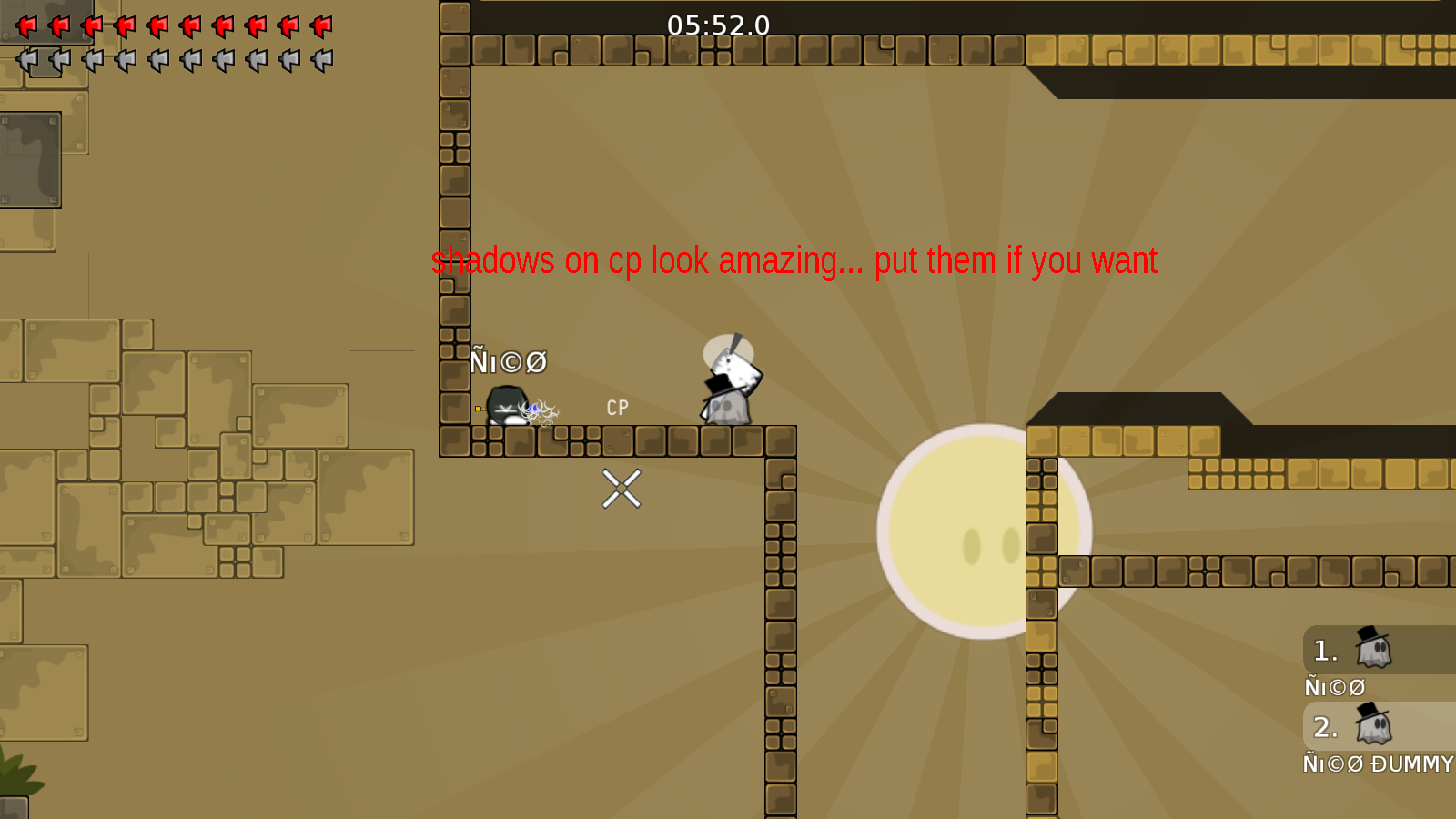Click the CP checkpoint label

(616, 407)
